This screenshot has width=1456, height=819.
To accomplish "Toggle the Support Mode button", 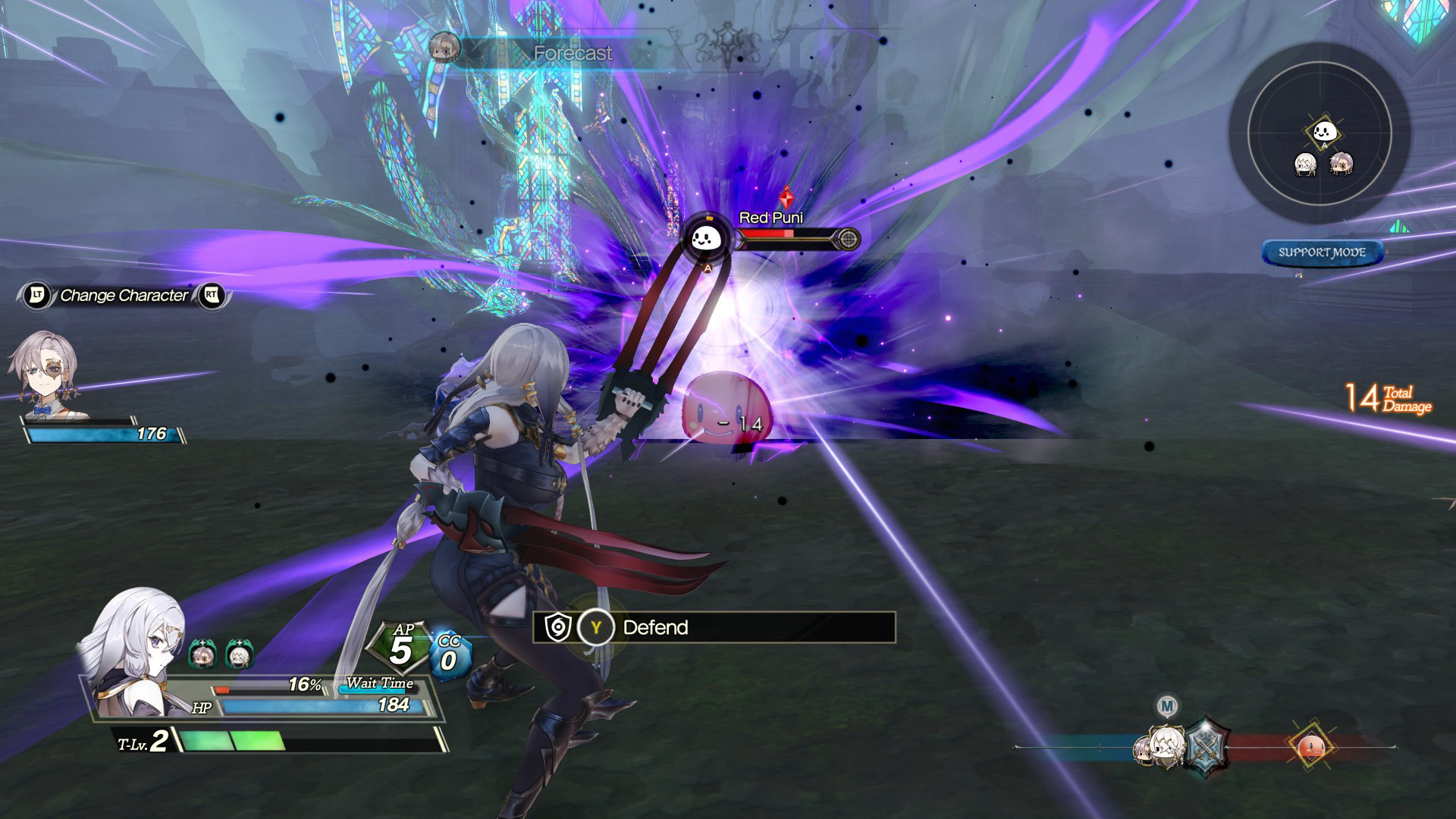I will point(1322,253).
